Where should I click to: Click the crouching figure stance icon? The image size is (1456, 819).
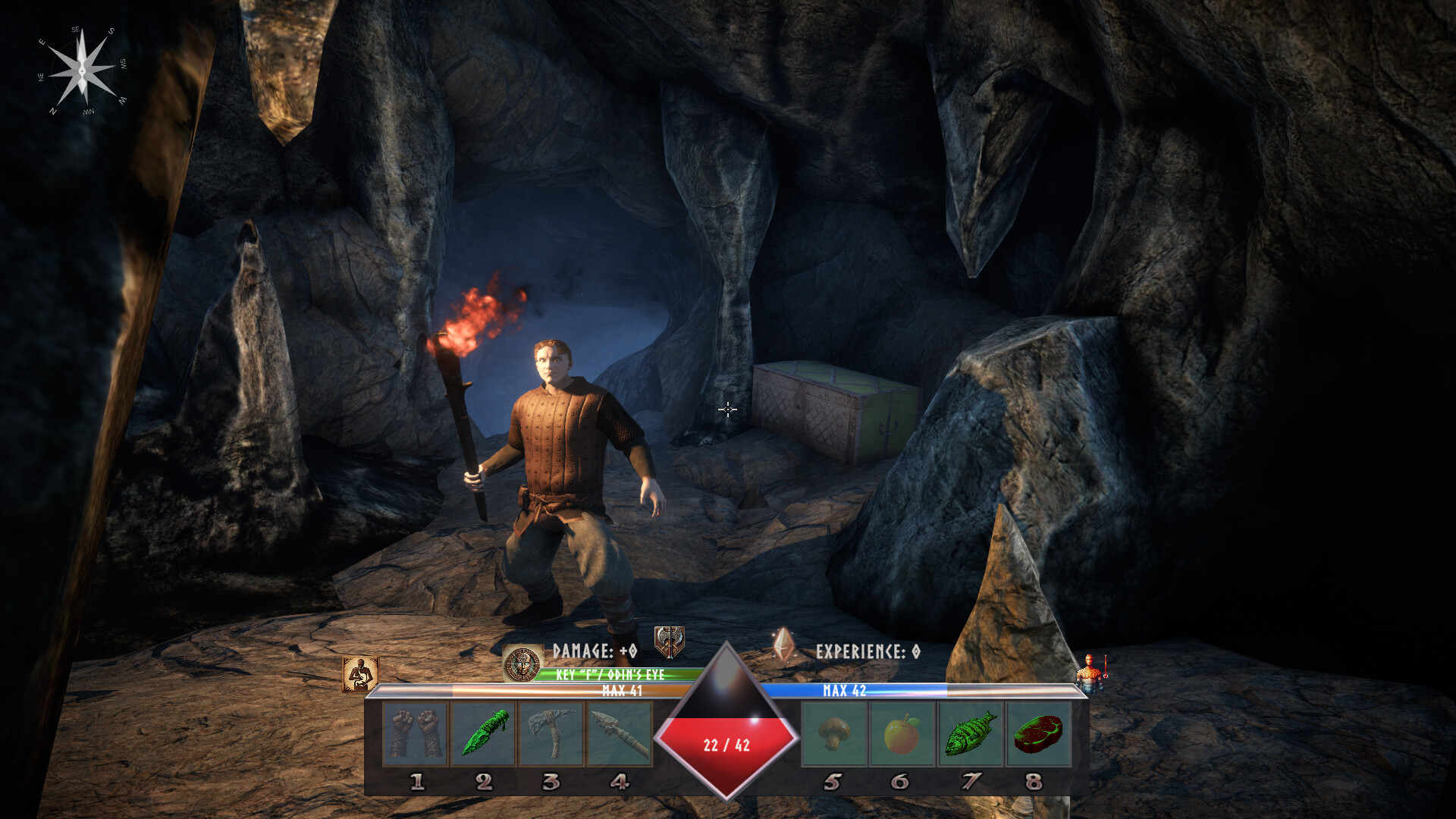(x=360, y=674)
